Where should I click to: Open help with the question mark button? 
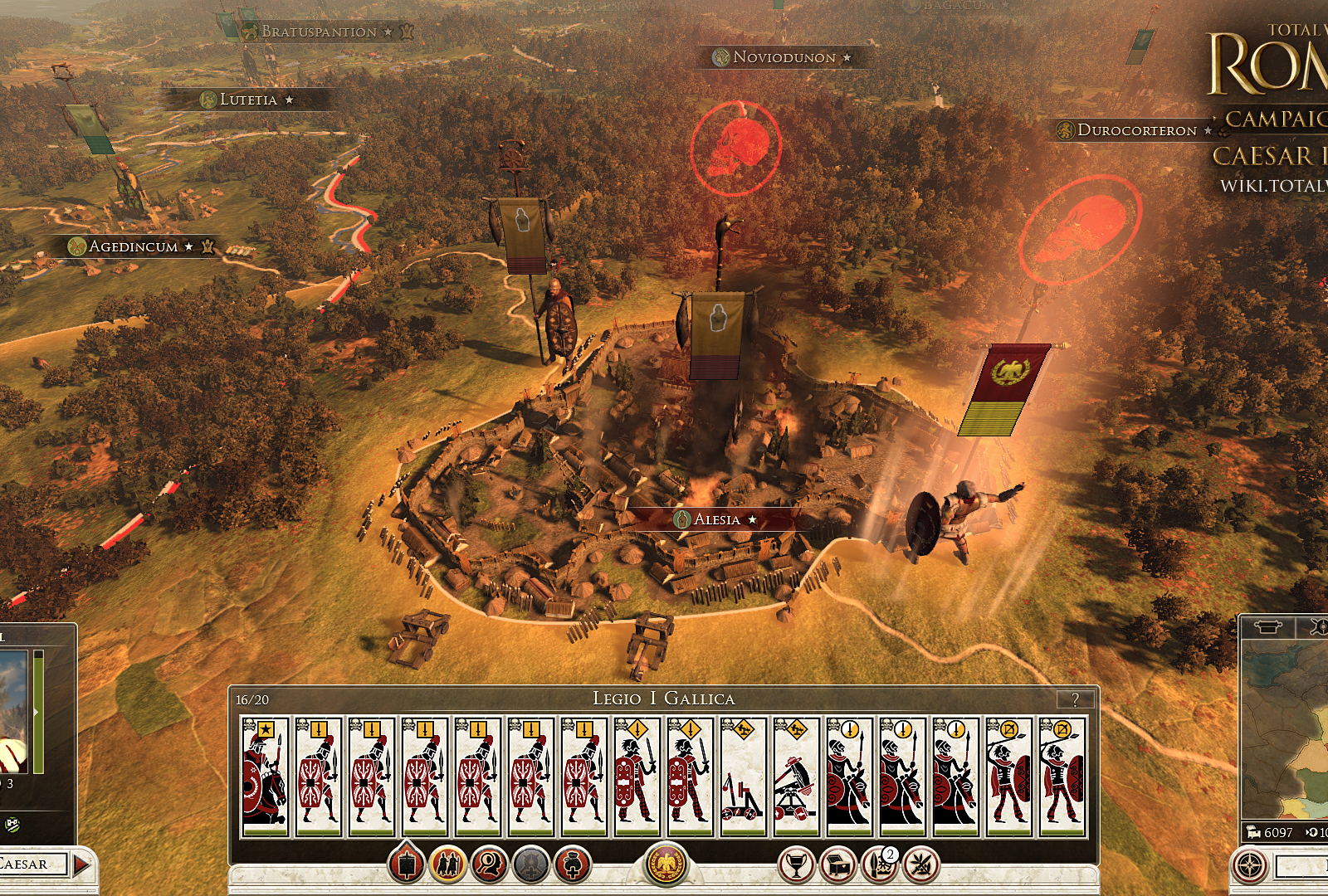click(1075, 699)
